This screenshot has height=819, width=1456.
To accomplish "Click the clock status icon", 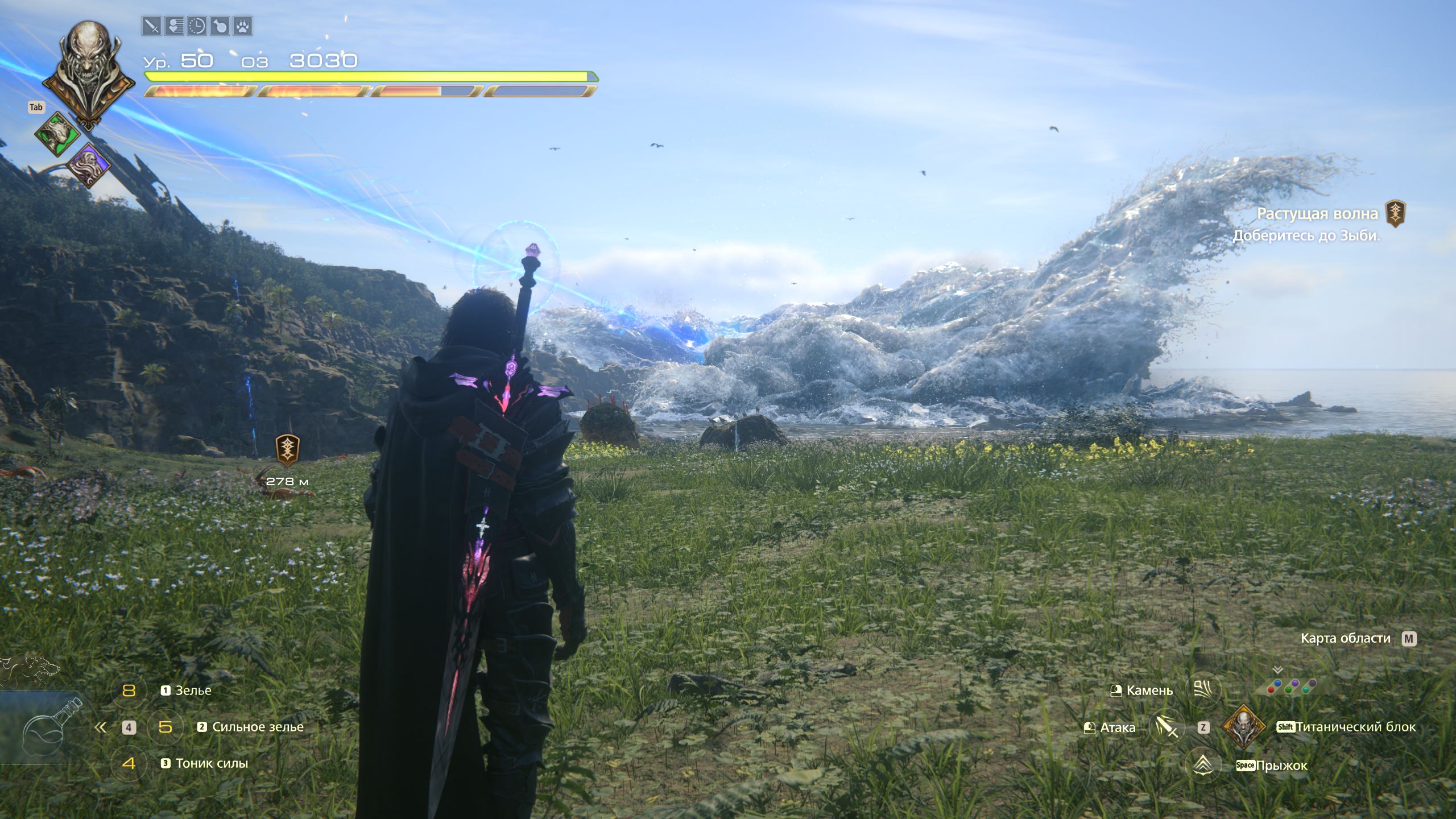I will [197, 26].
